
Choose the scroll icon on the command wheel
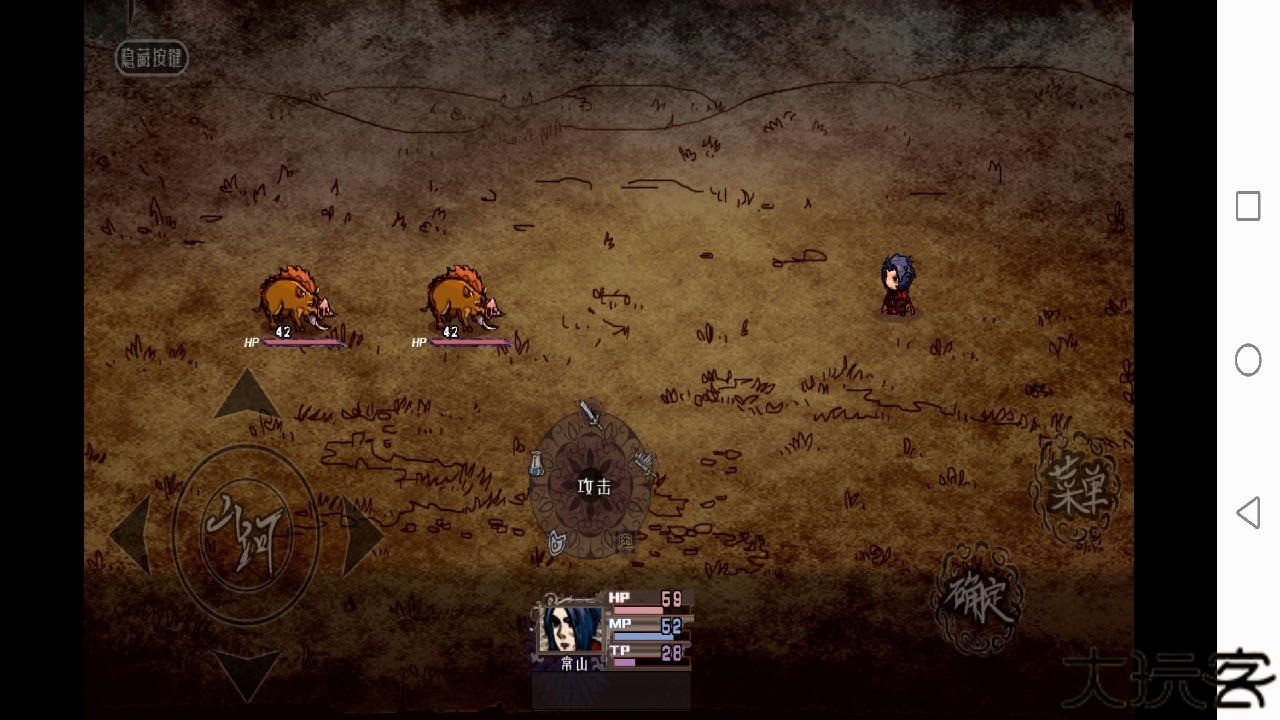pos(626,542)
